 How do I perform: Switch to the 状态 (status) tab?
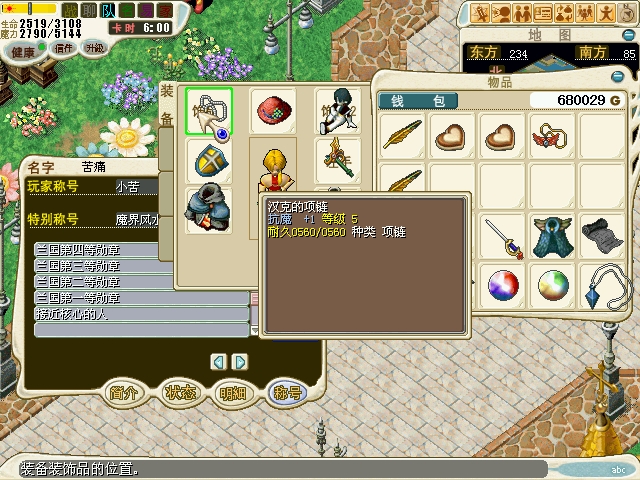pos(179,393)
